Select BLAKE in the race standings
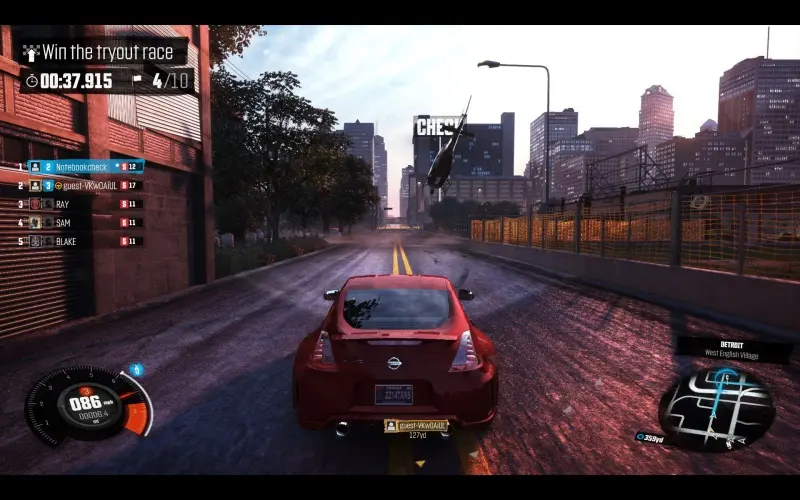 (x=66, y=241)
